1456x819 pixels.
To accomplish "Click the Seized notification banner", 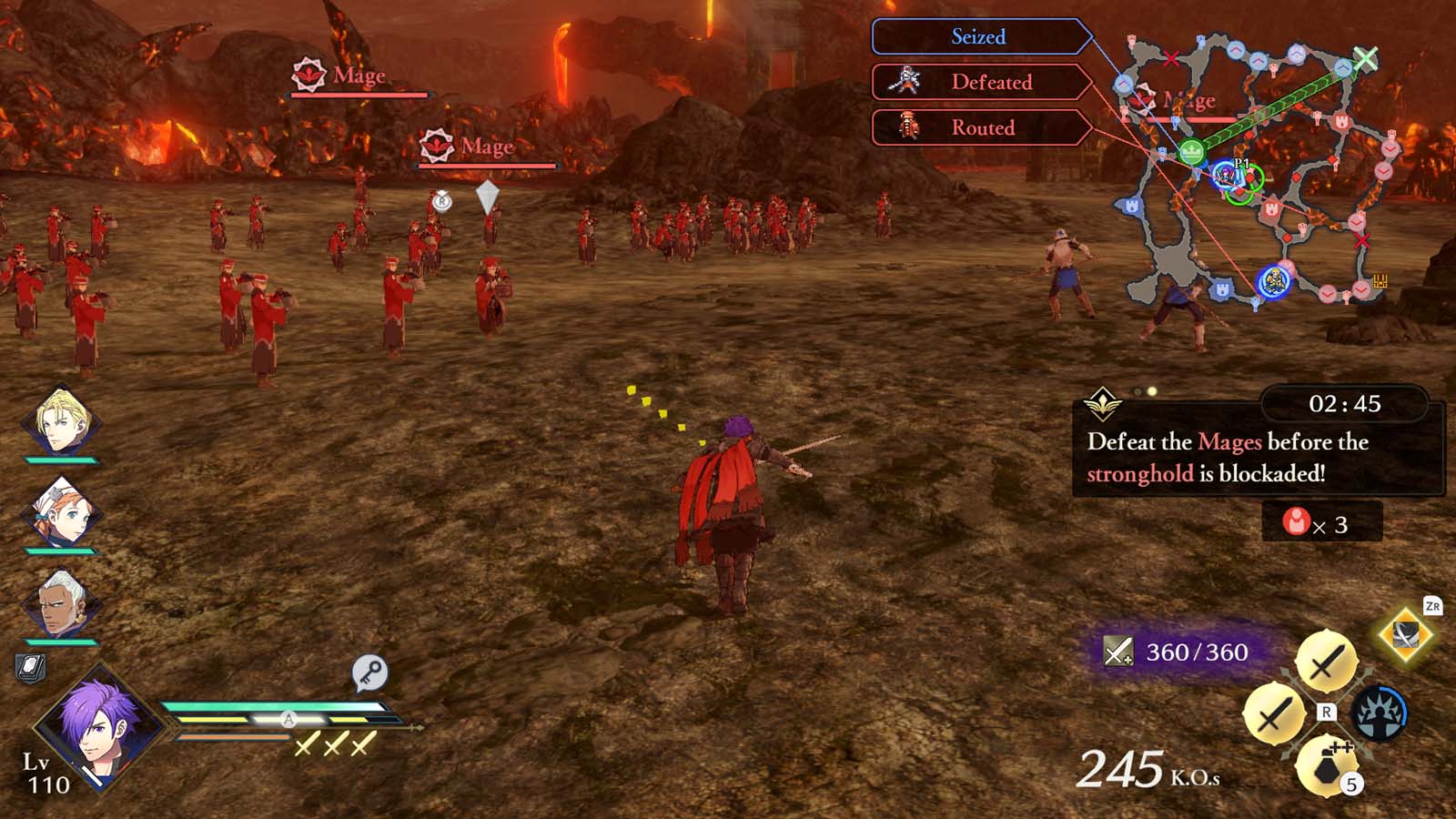I will point(976,37).
